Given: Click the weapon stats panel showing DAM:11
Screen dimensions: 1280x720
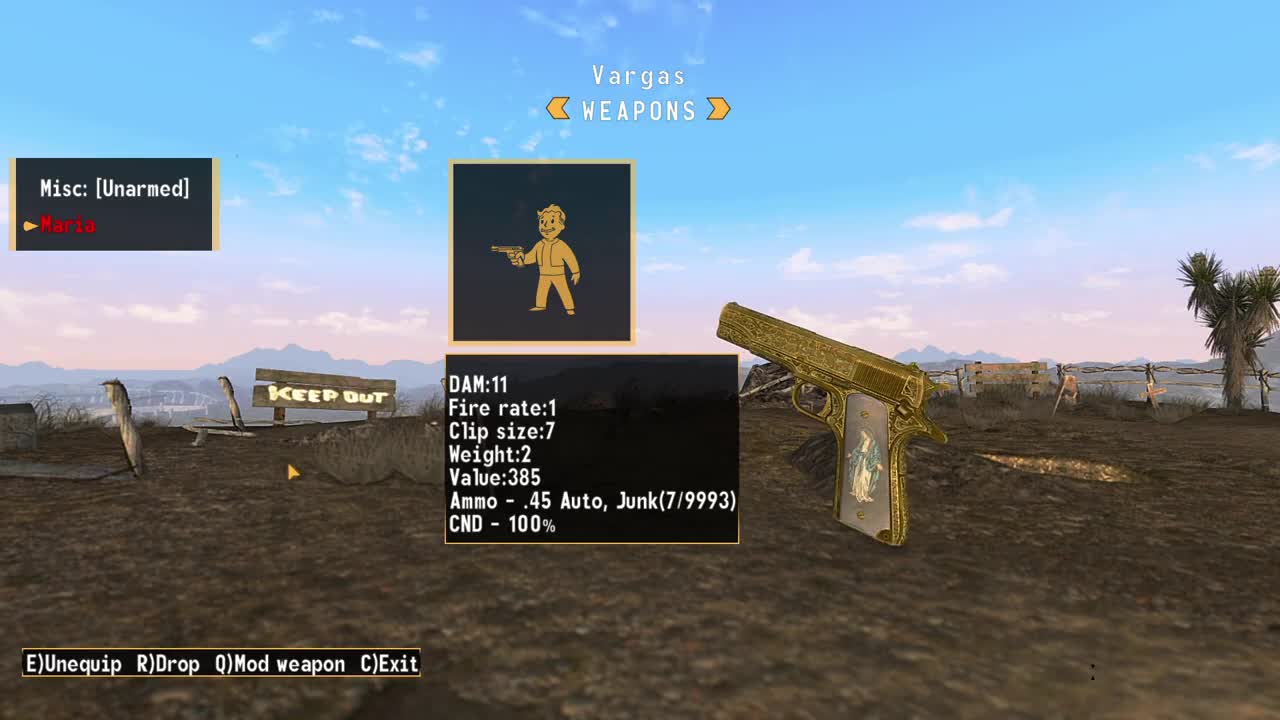Looking at the screenshot, I should [x=591, y=450].
